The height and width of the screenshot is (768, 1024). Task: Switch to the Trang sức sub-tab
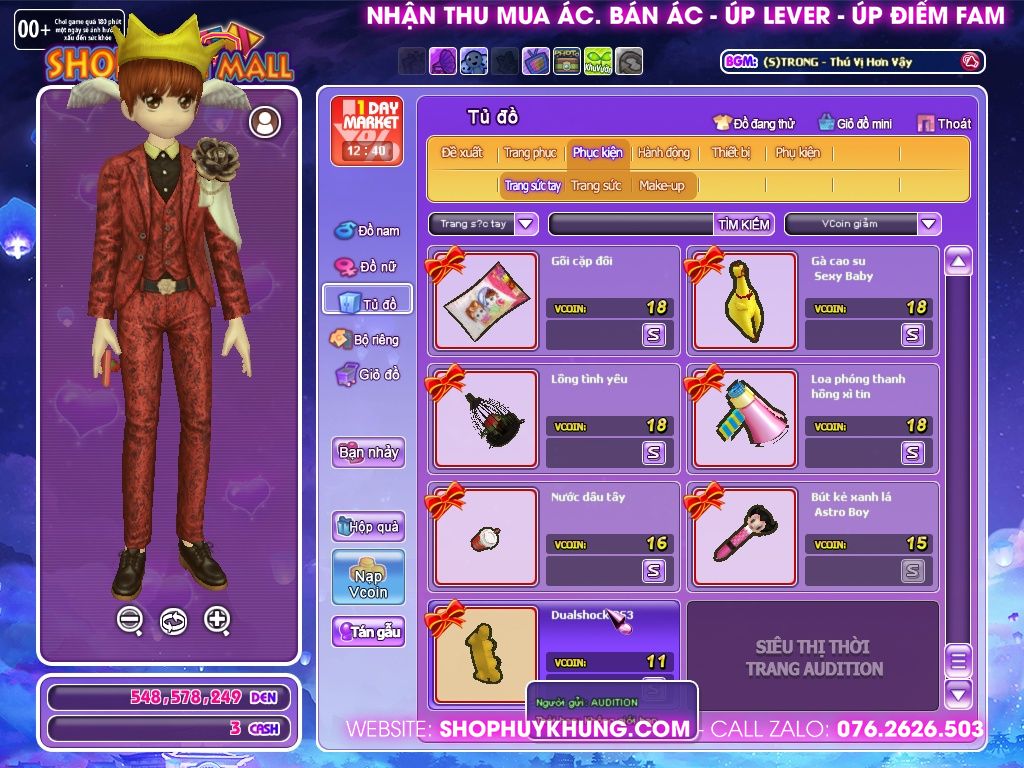[x=596, y=186]
